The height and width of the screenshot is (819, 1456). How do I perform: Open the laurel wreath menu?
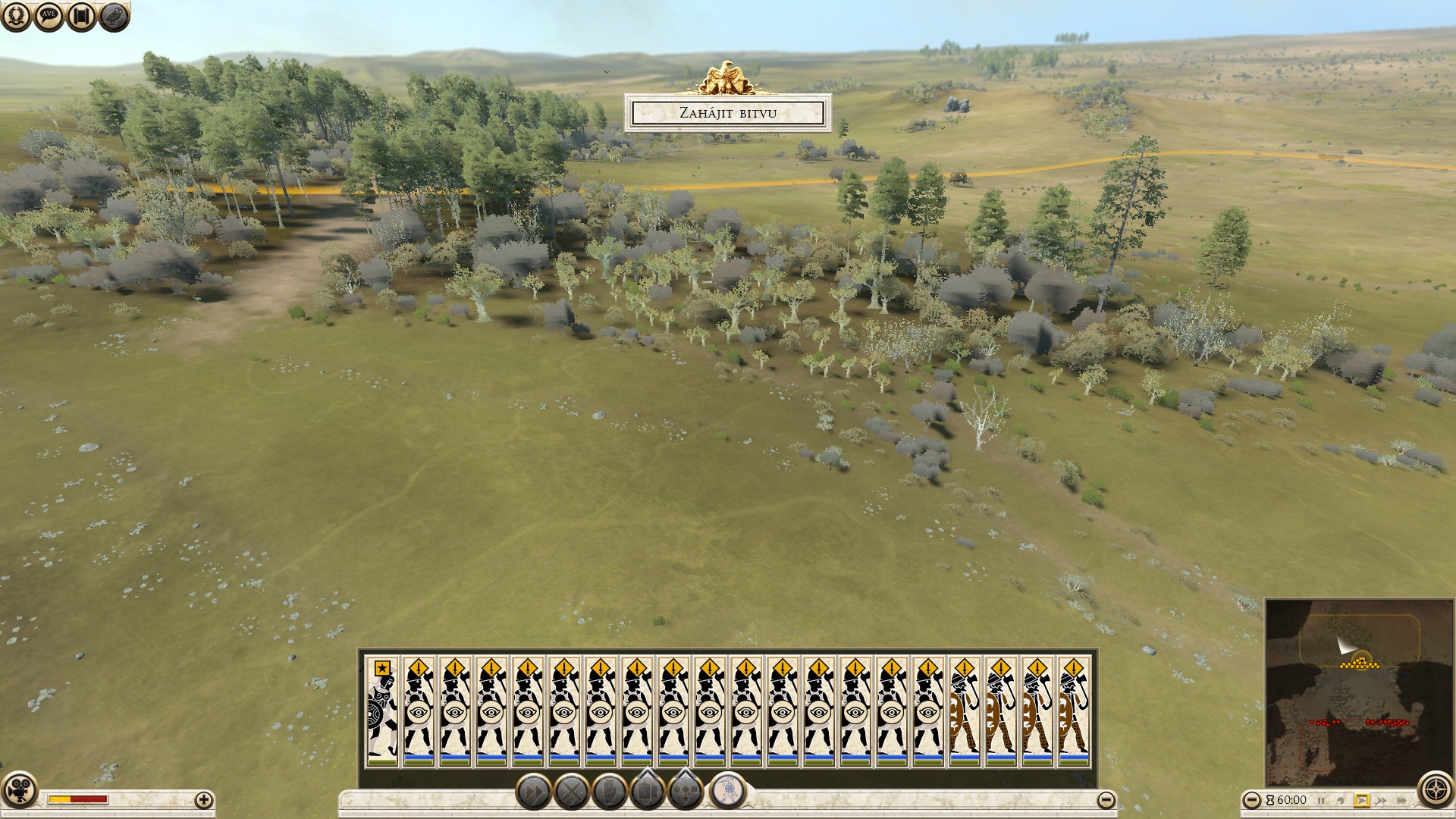[x=16, y=15]
